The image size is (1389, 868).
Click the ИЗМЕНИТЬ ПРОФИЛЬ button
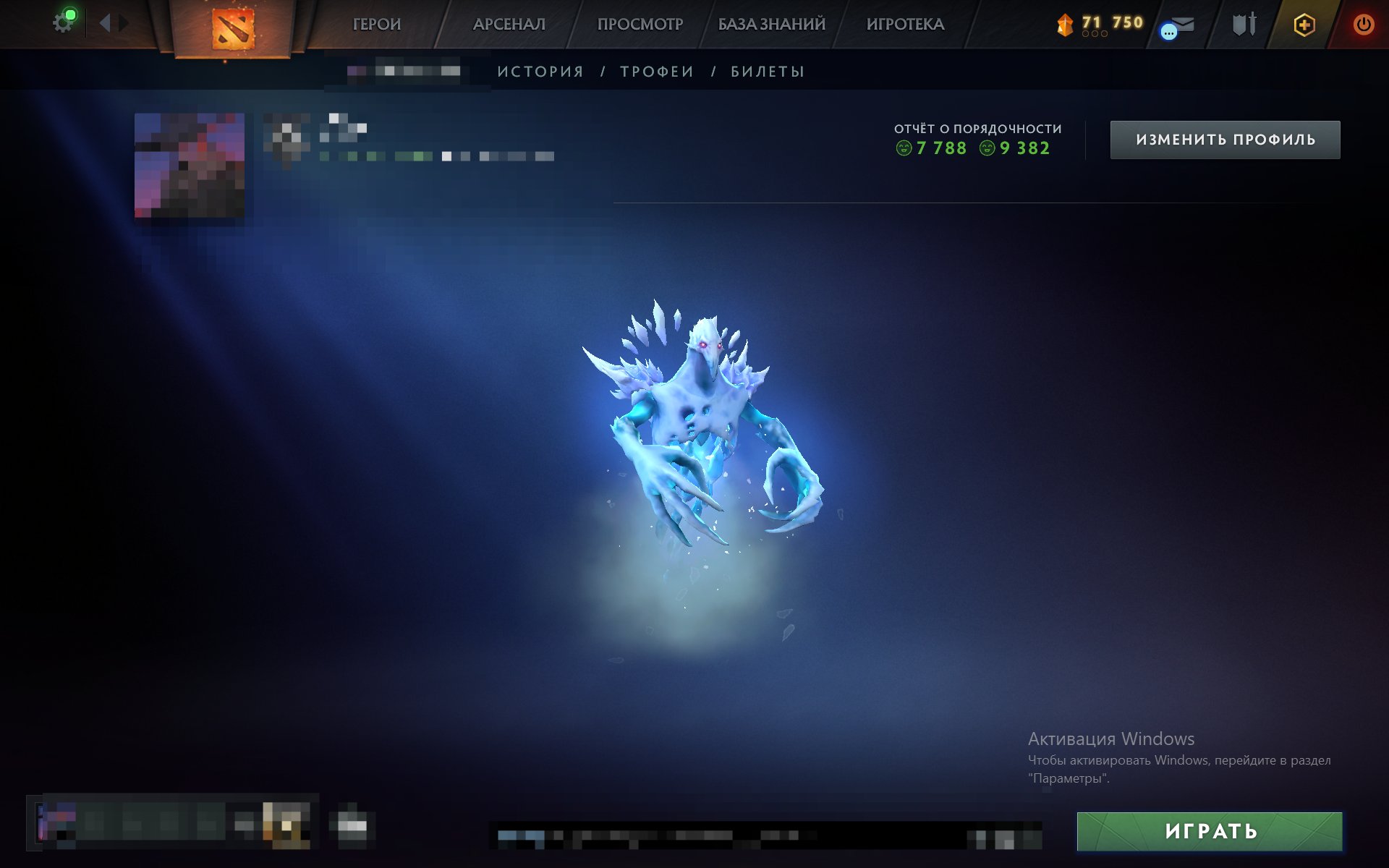coord(1224,140)
